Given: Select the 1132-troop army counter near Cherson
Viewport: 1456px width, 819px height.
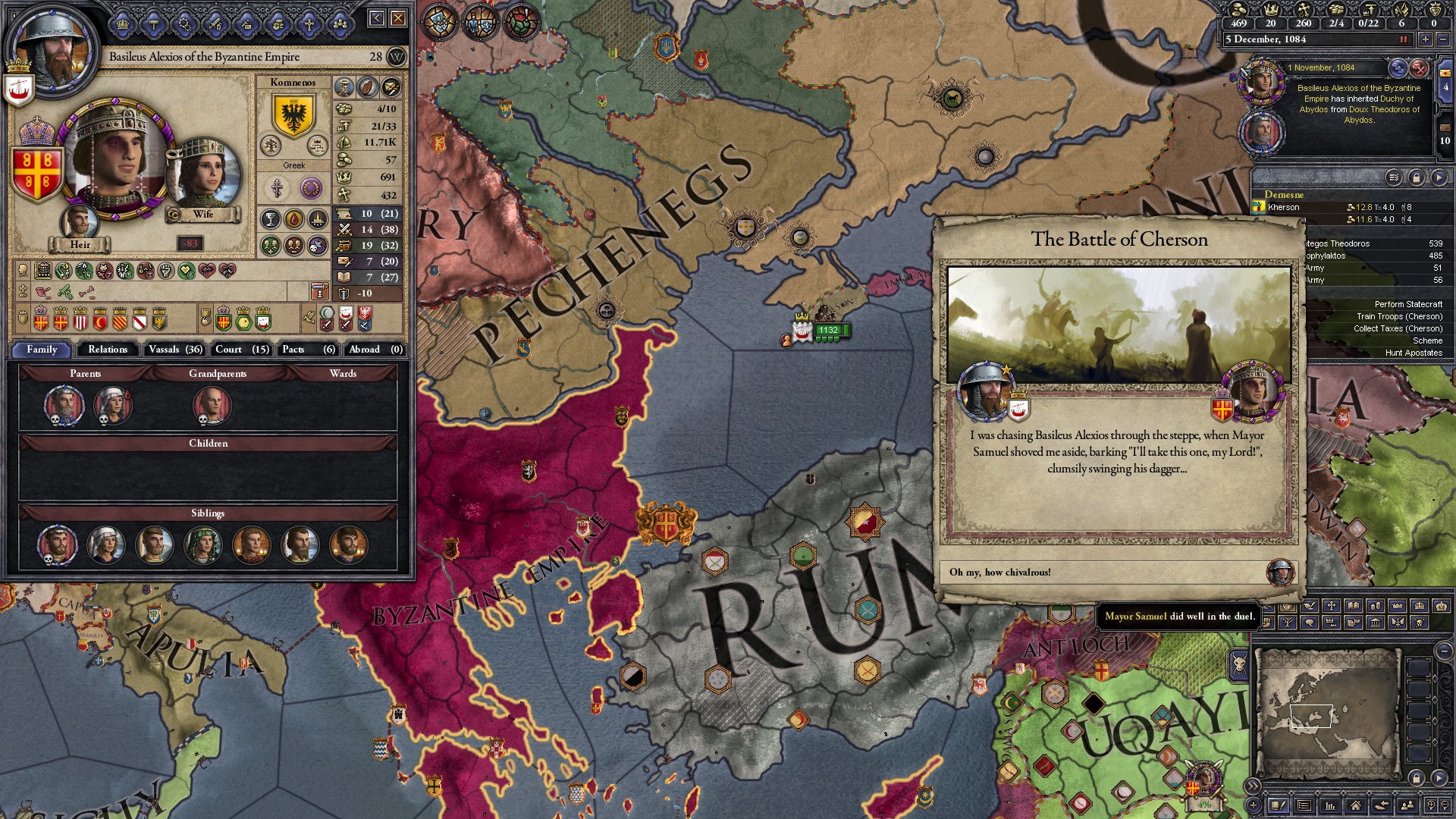Looking at the screenshot, I should [x=828, y=330].
